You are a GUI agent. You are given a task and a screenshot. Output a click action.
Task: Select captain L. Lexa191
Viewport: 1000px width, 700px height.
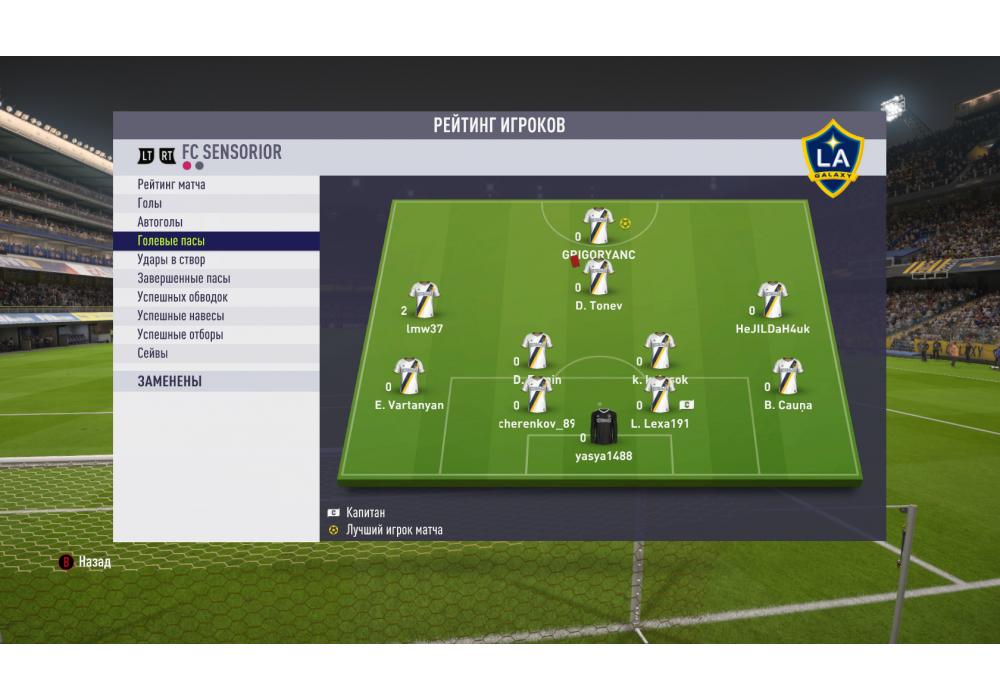point(660,396)
